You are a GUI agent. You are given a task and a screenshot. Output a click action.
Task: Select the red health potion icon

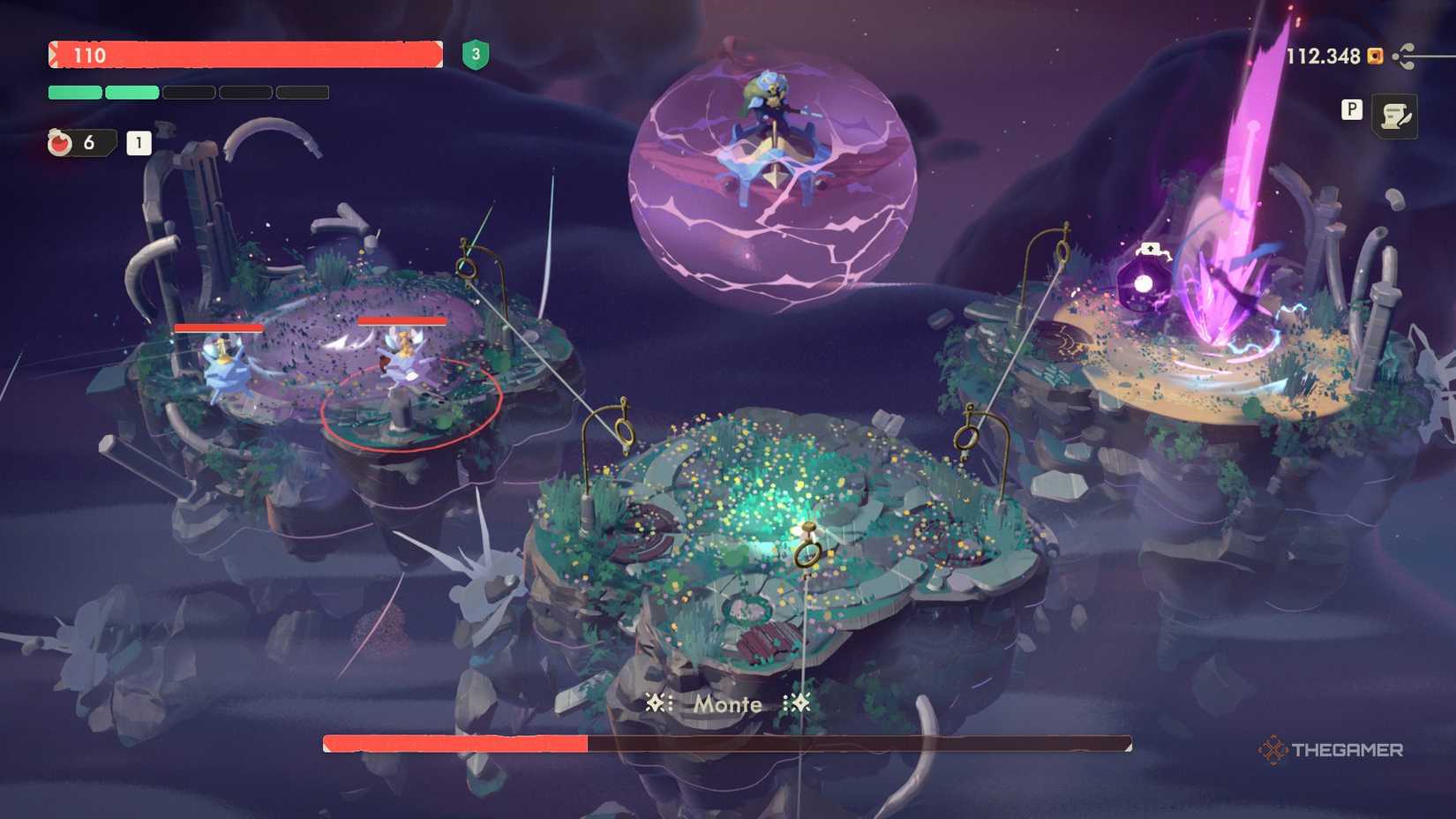coord(60,142)
